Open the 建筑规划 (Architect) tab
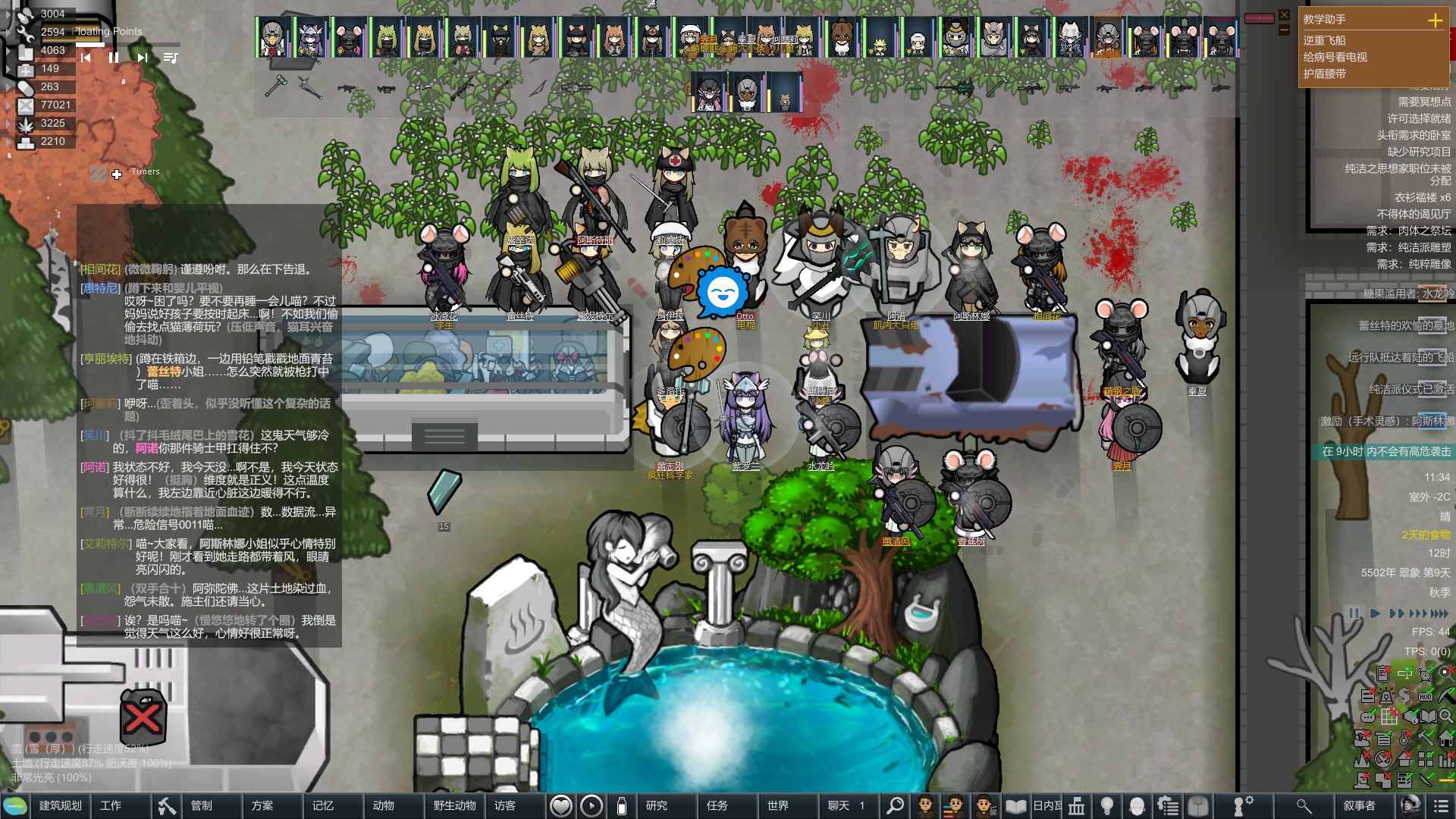Image resolution: width=1456 pixels, height=819 pixels. (60, 805)
